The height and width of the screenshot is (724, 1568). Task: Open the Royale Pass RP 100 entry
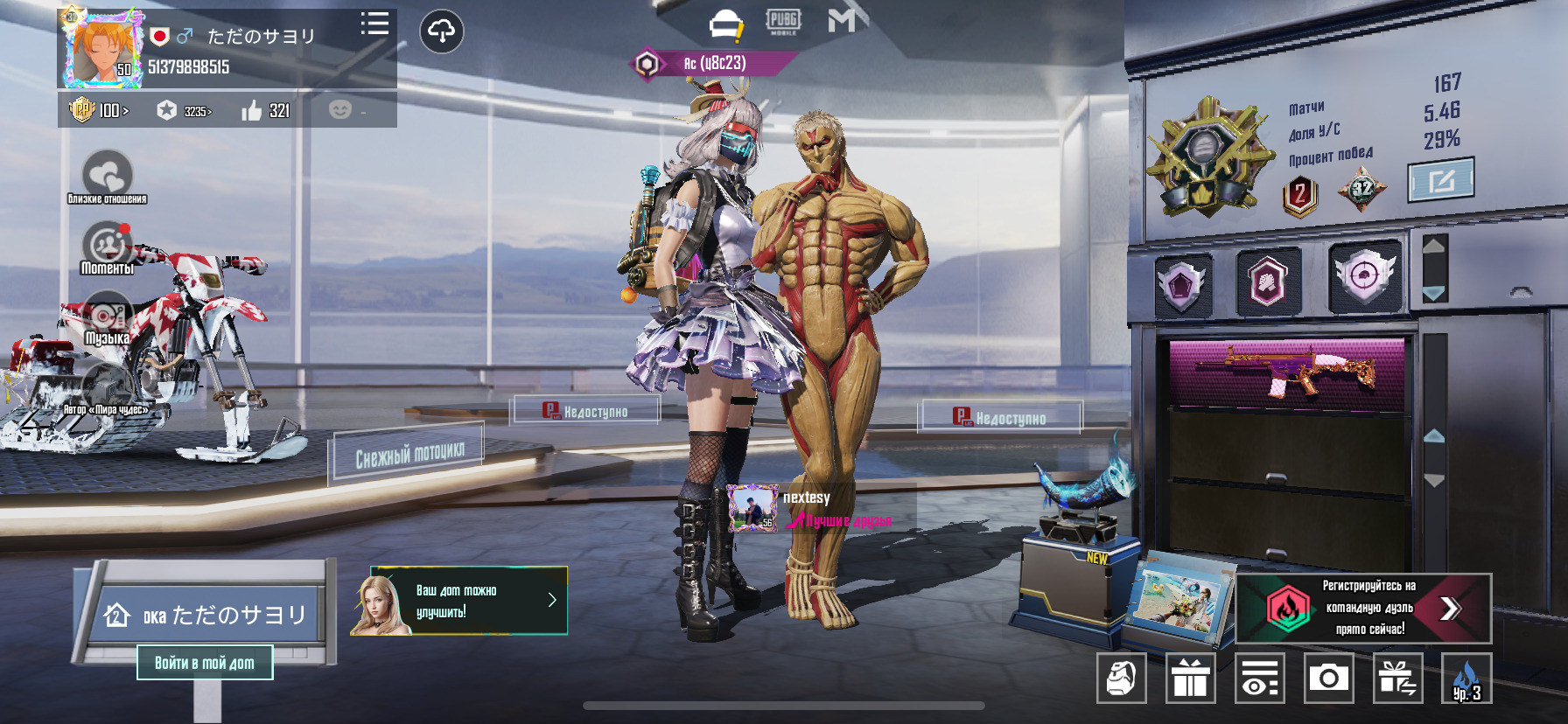point(100,110)
